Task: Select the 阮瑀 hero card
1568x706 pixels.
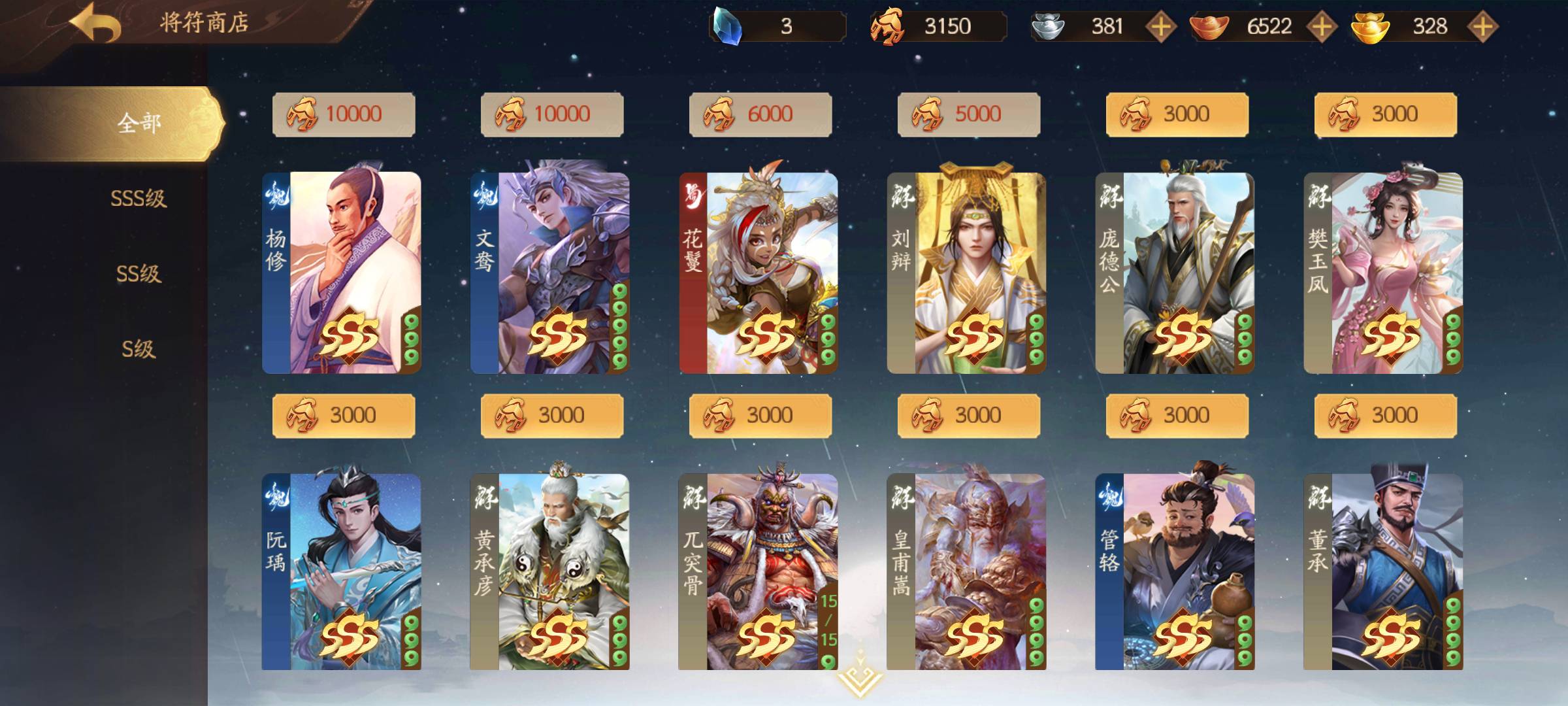Action: 342,572
